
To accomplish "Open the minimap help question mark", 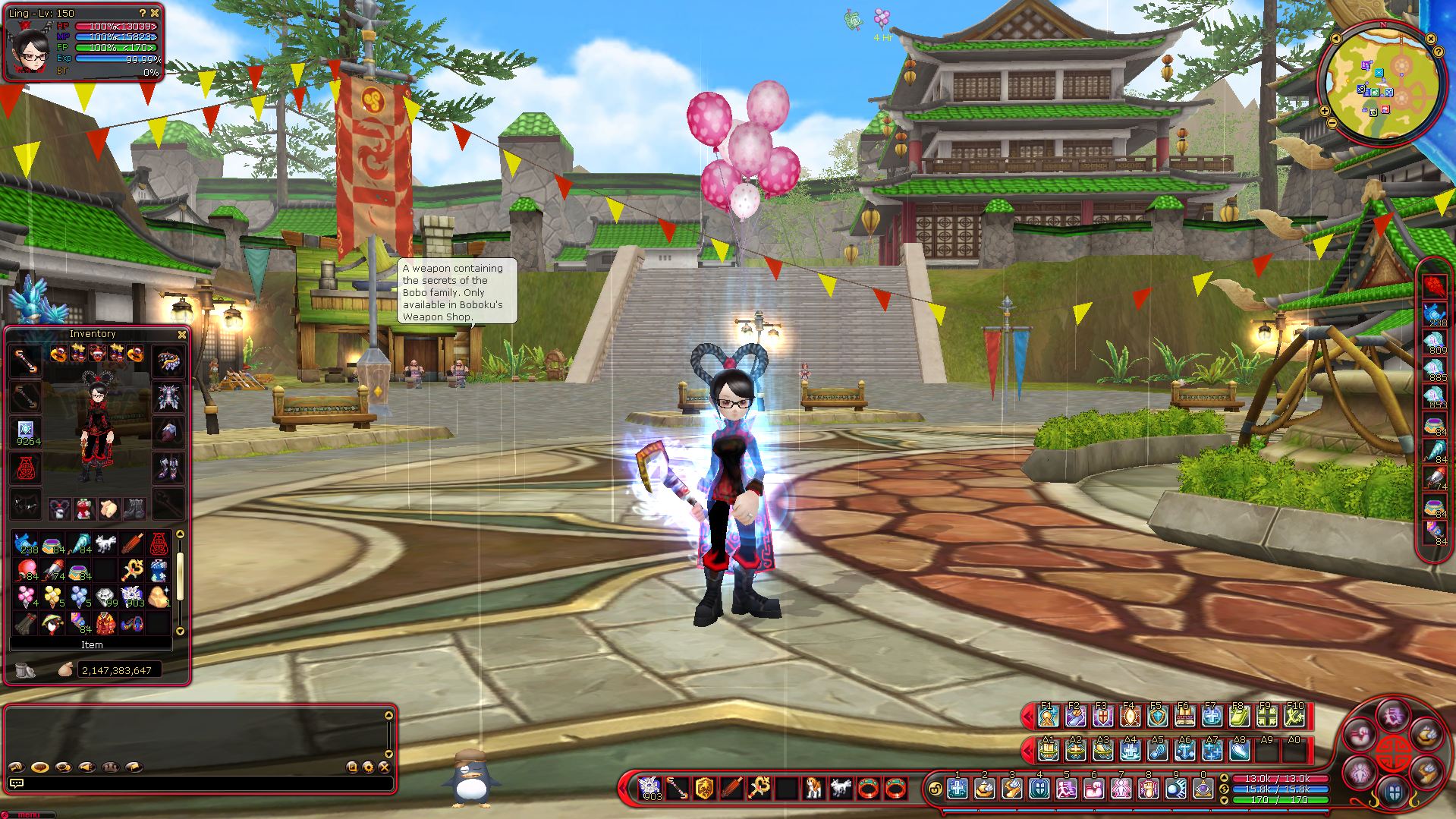I will pyautogui.click(x=1439, y=52).
